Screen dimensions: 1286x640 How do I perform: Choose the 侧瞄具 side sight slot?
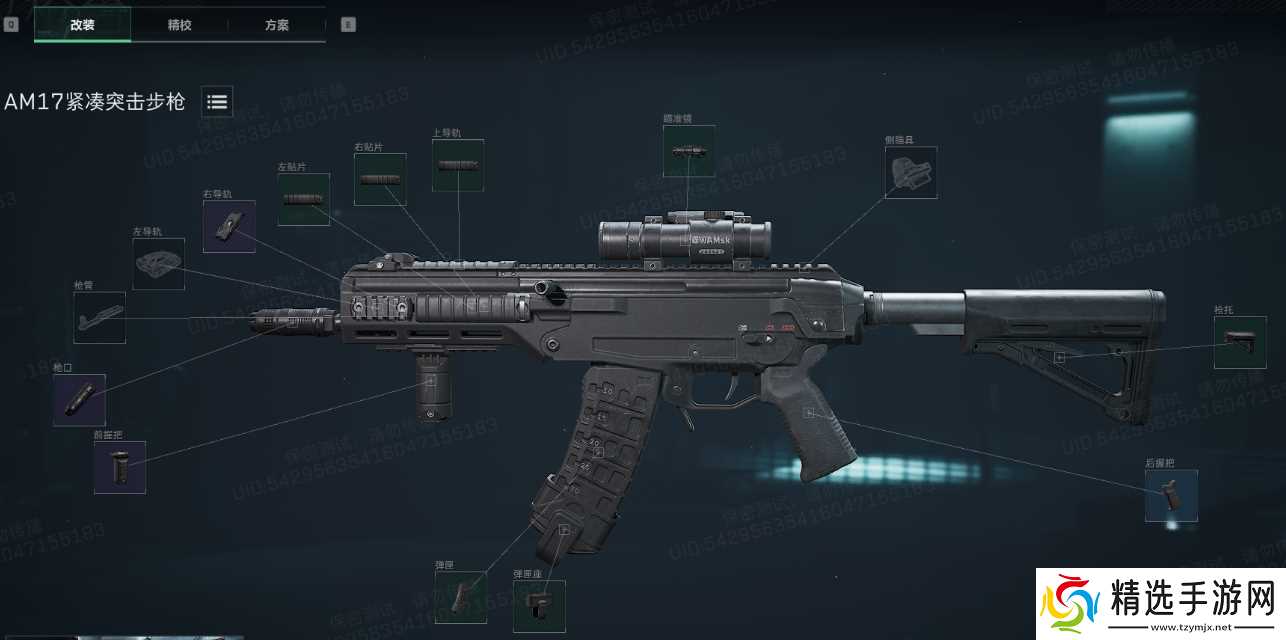[x=910, y=173]
